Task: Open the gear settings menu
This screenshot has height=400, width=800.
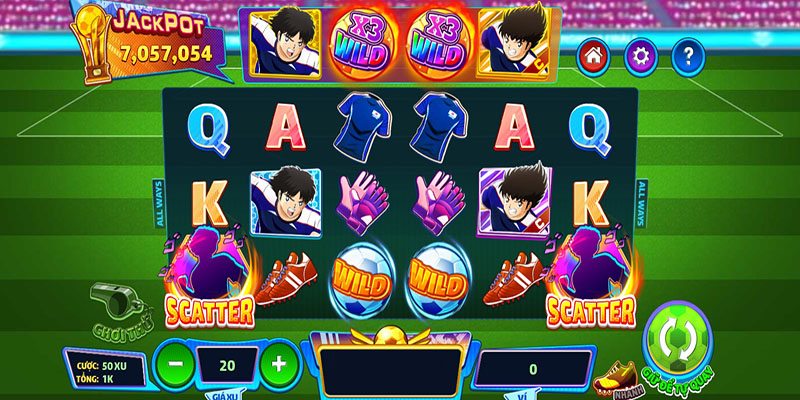Action: coord(640,56)
